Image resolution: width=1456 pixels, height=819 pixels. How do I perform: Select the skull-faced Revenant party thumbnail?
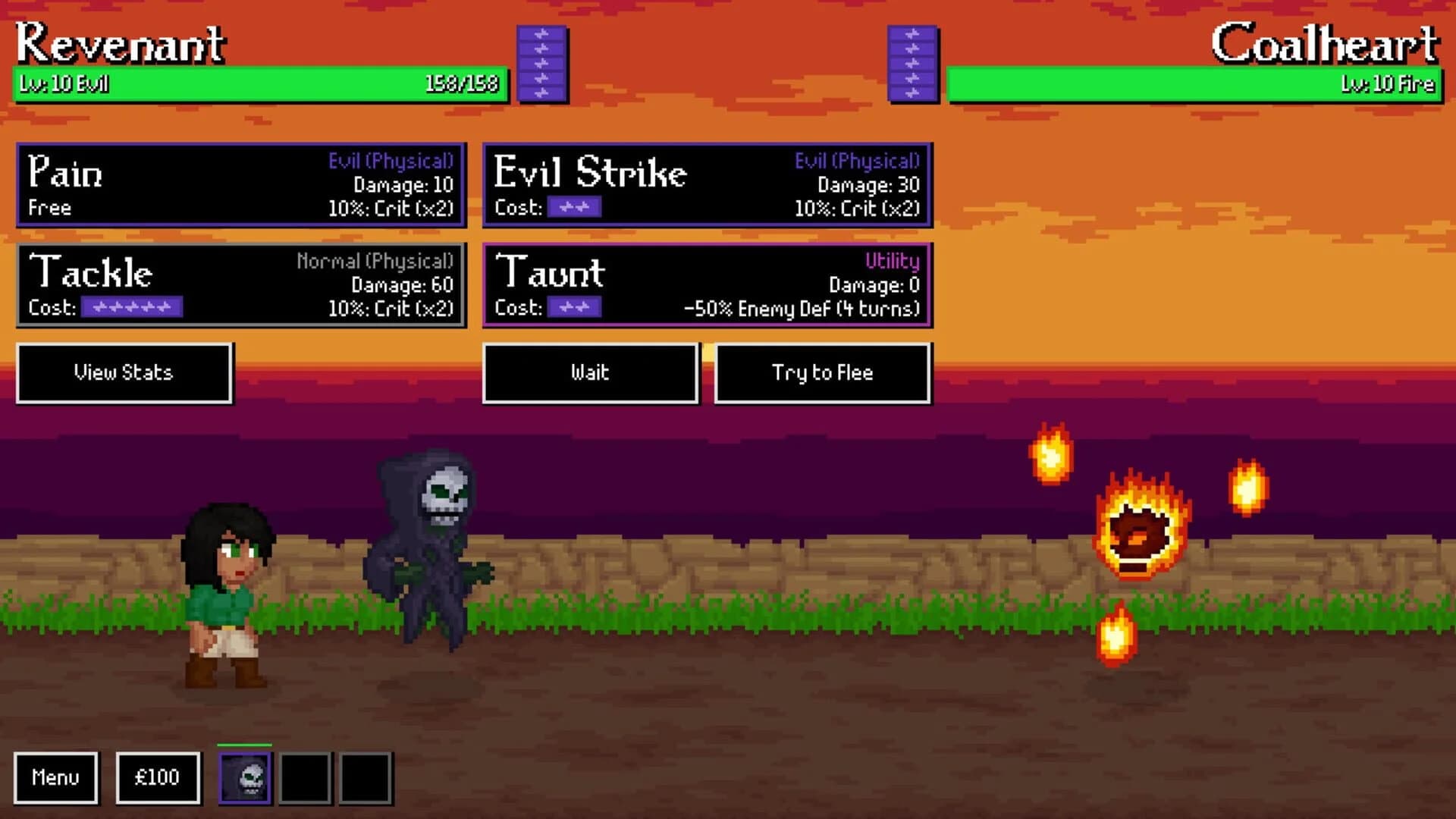(x=245, y=777)
